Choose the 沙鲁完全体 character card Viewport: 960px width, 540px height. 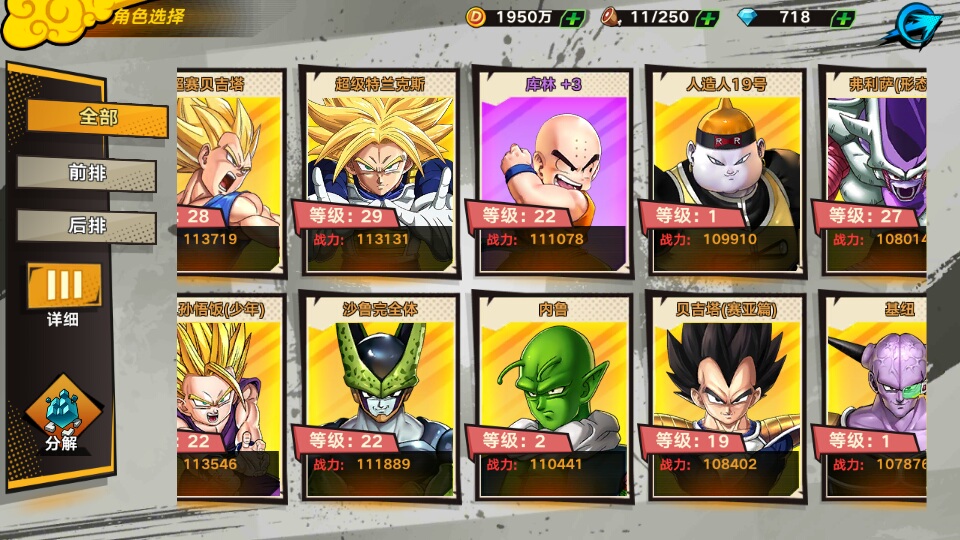point(379,397)
